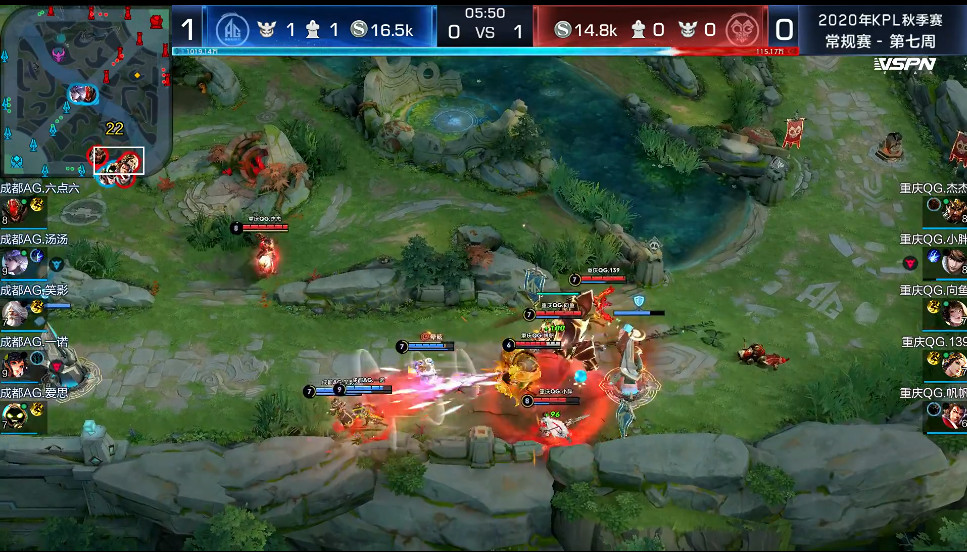Select the 成都AG.爱思 hero portrait
The image size is (967, 552).
pos(16,416)
